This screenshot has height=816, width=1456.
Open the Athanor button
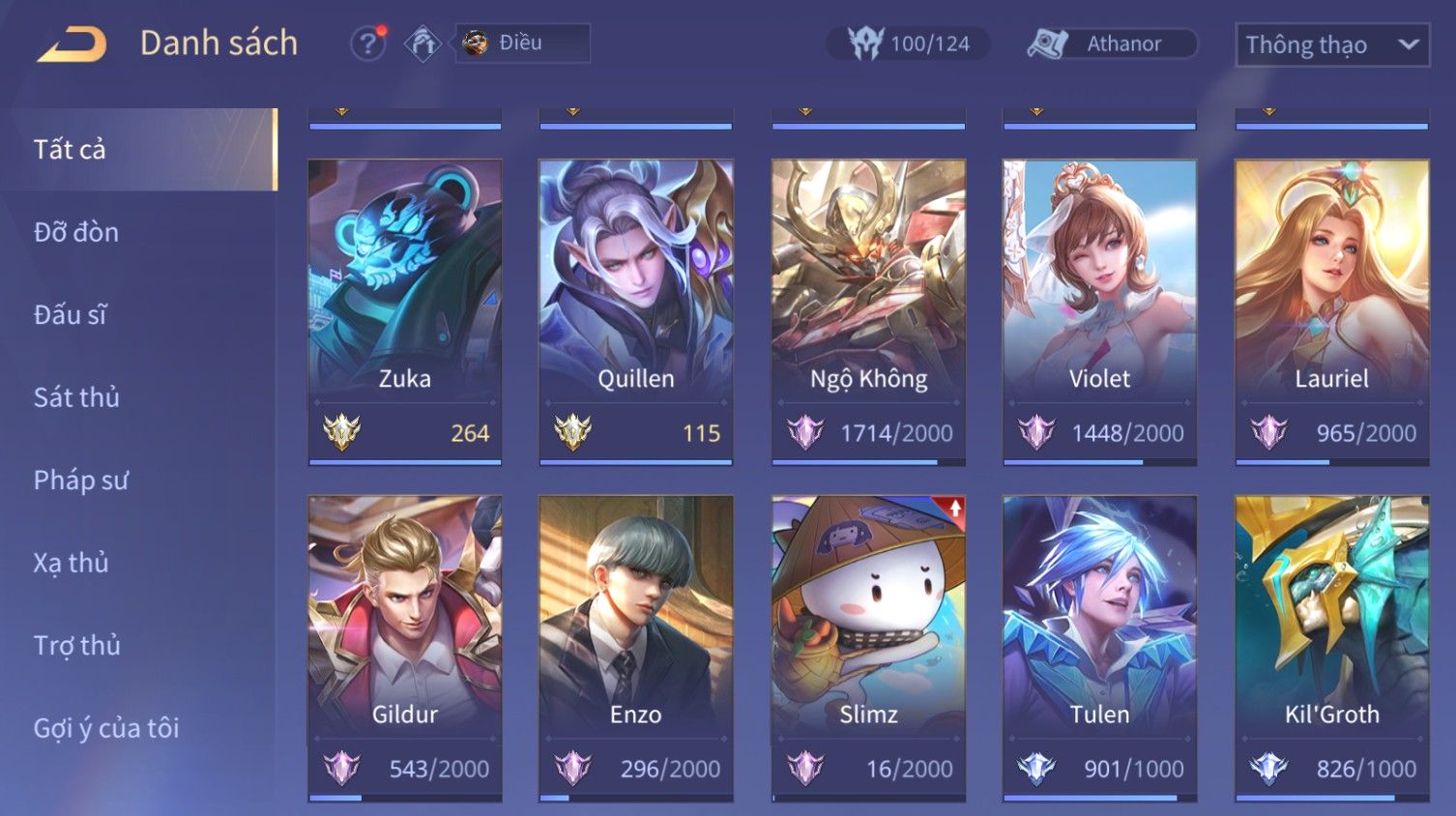coord(1112,44)
